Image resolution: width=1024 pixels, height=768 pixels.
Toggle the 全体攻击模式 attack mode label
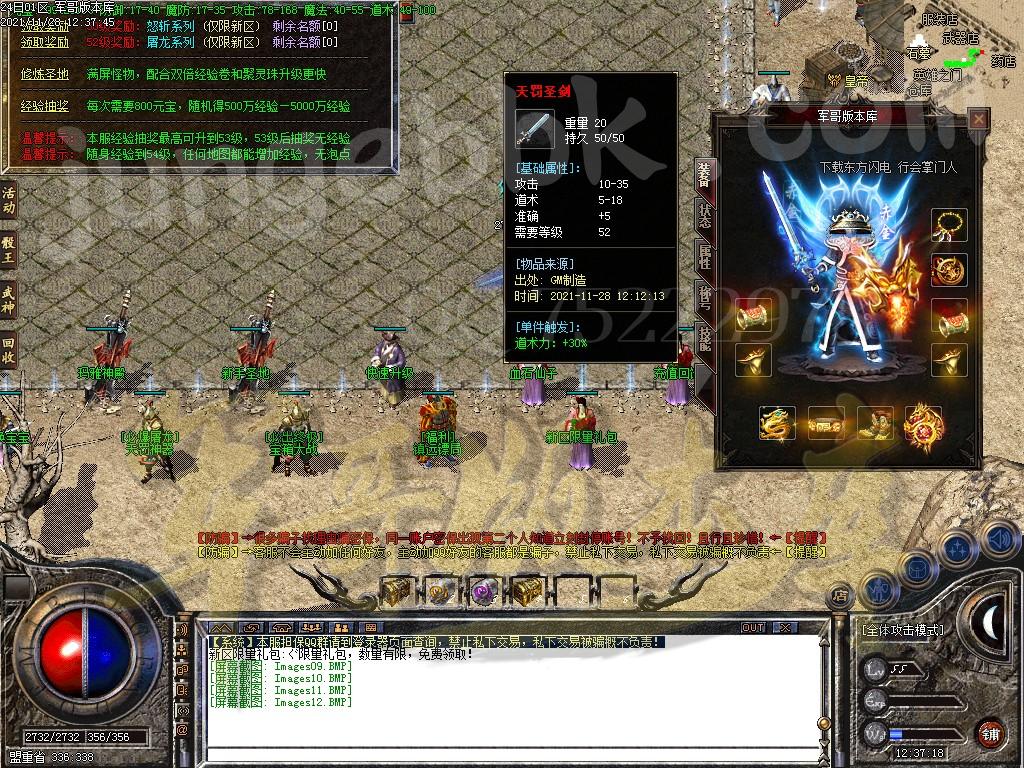click(903, 630)
